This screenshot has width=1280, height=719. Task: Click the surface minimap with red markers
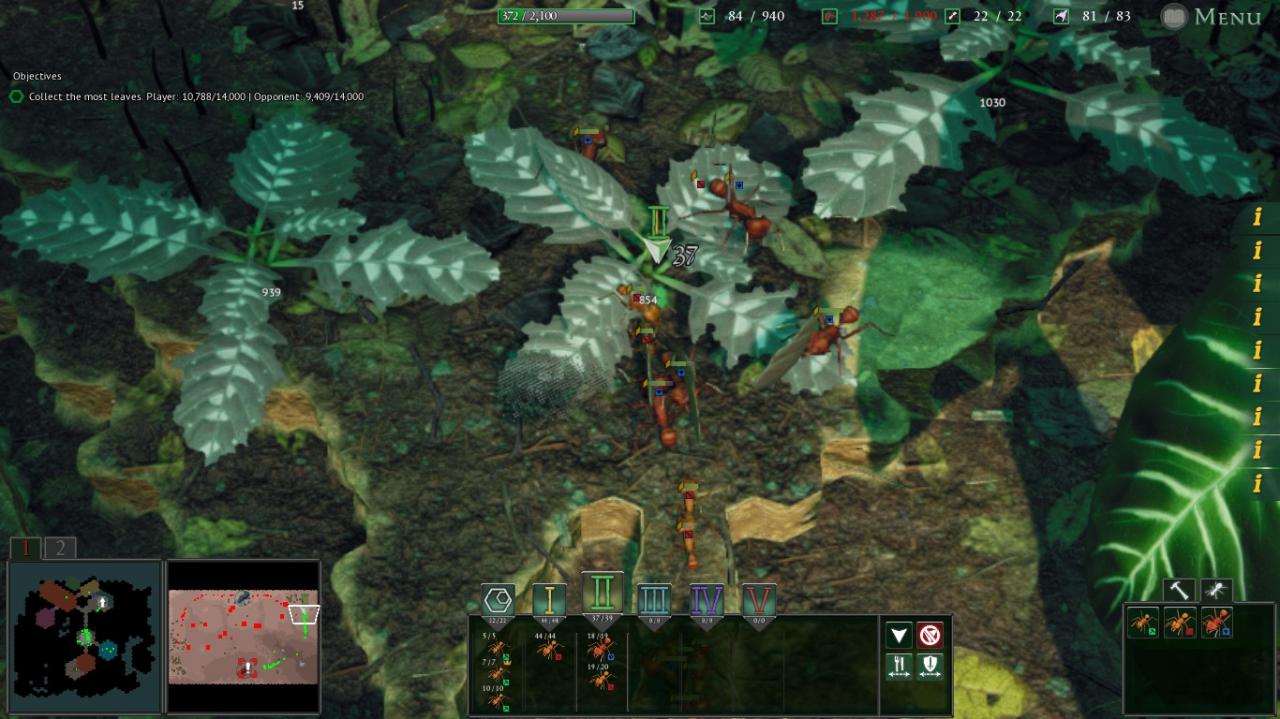[x=243, y=636]
